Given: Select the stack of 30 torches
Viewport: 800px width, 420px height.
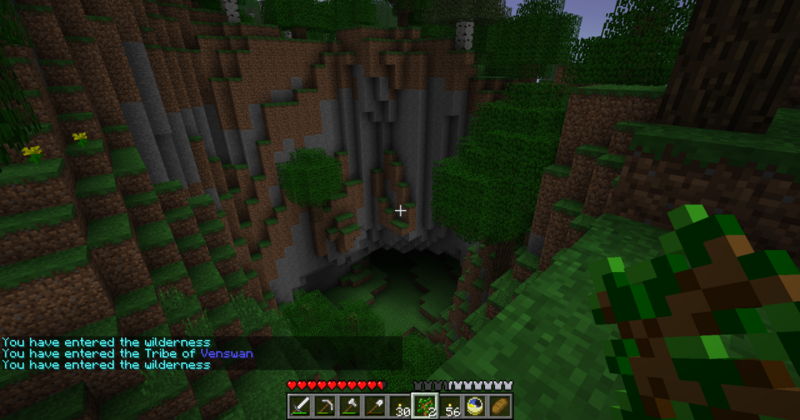Looking at the screenshot, I should (x=400, y=405).
